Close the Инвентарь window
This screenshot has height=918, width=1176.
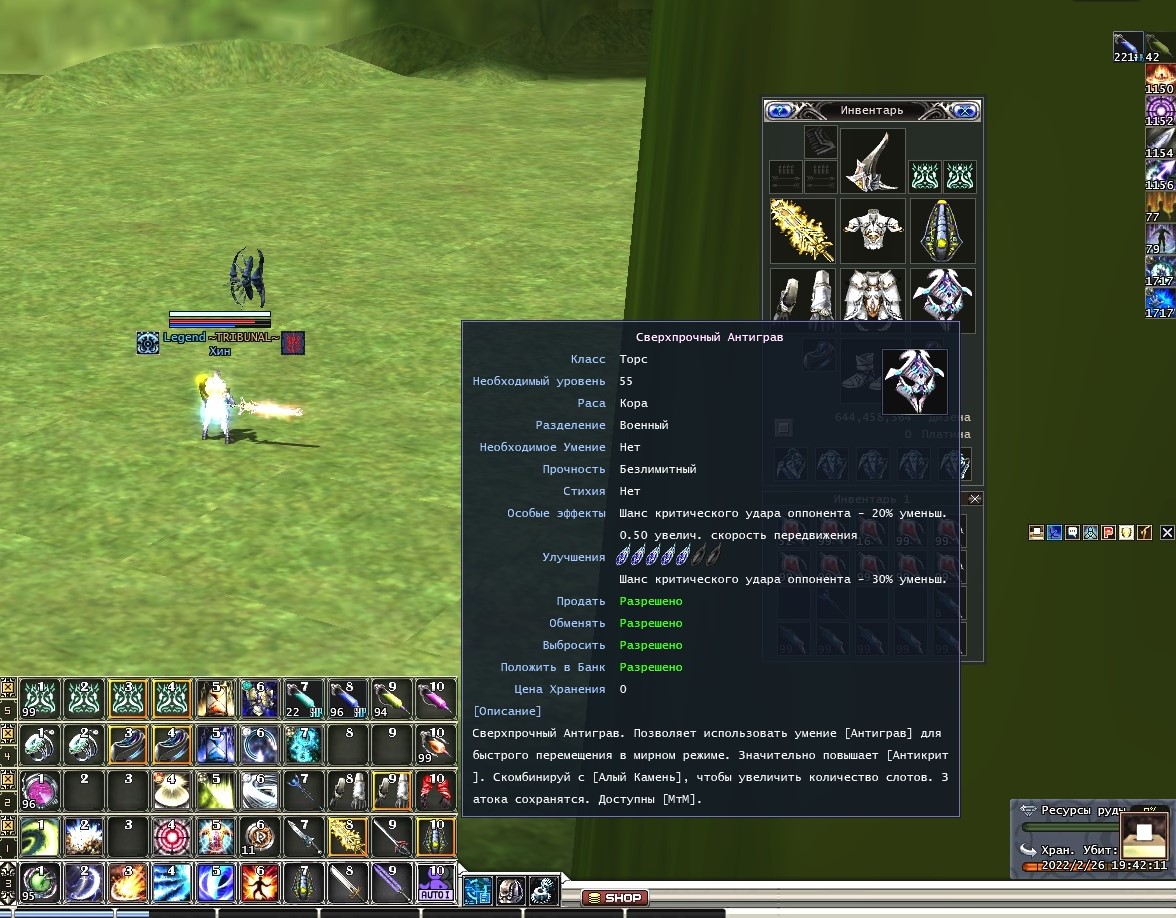point(965,111)
